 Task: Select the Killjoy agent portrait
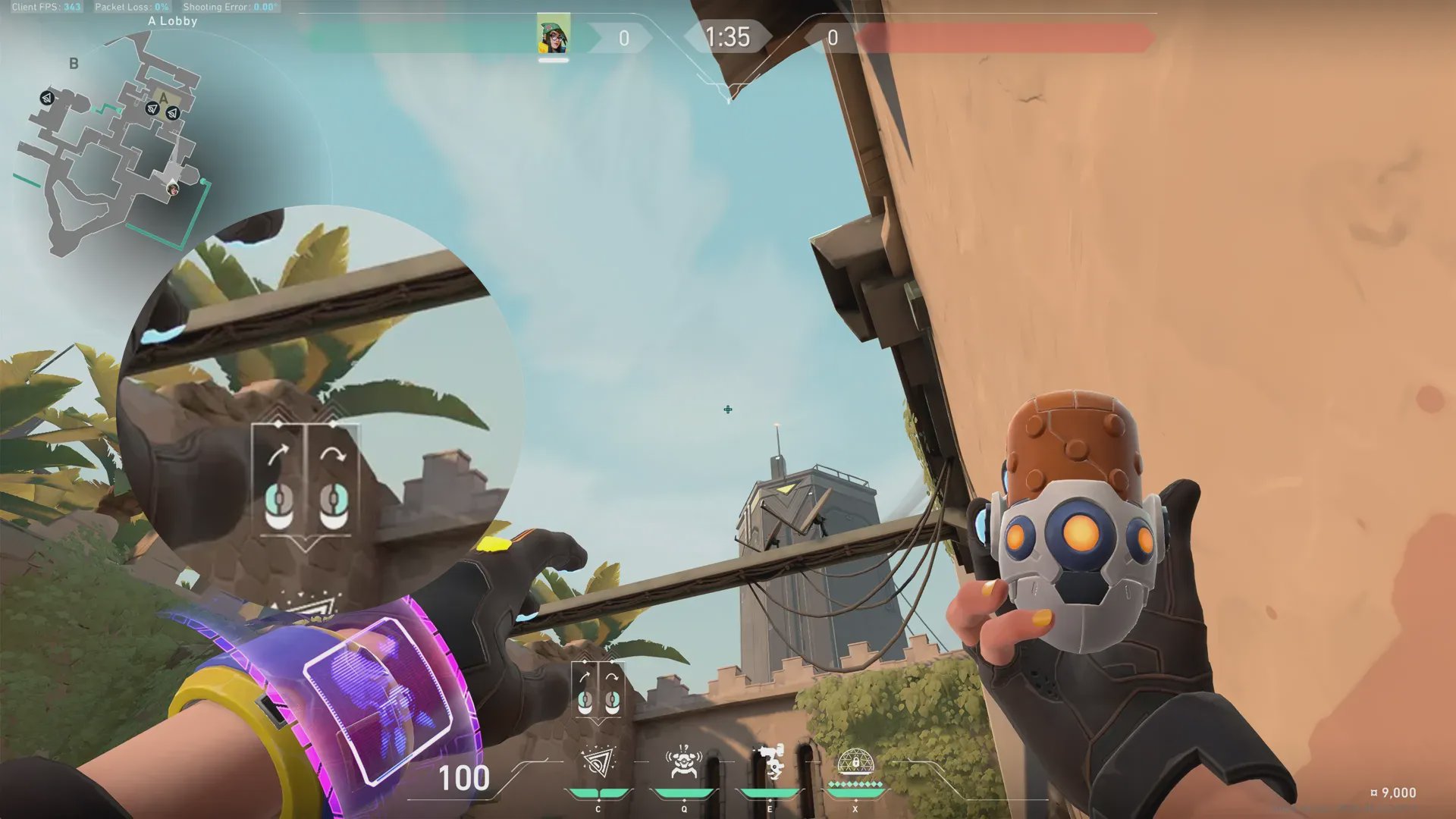pos(554,35)
